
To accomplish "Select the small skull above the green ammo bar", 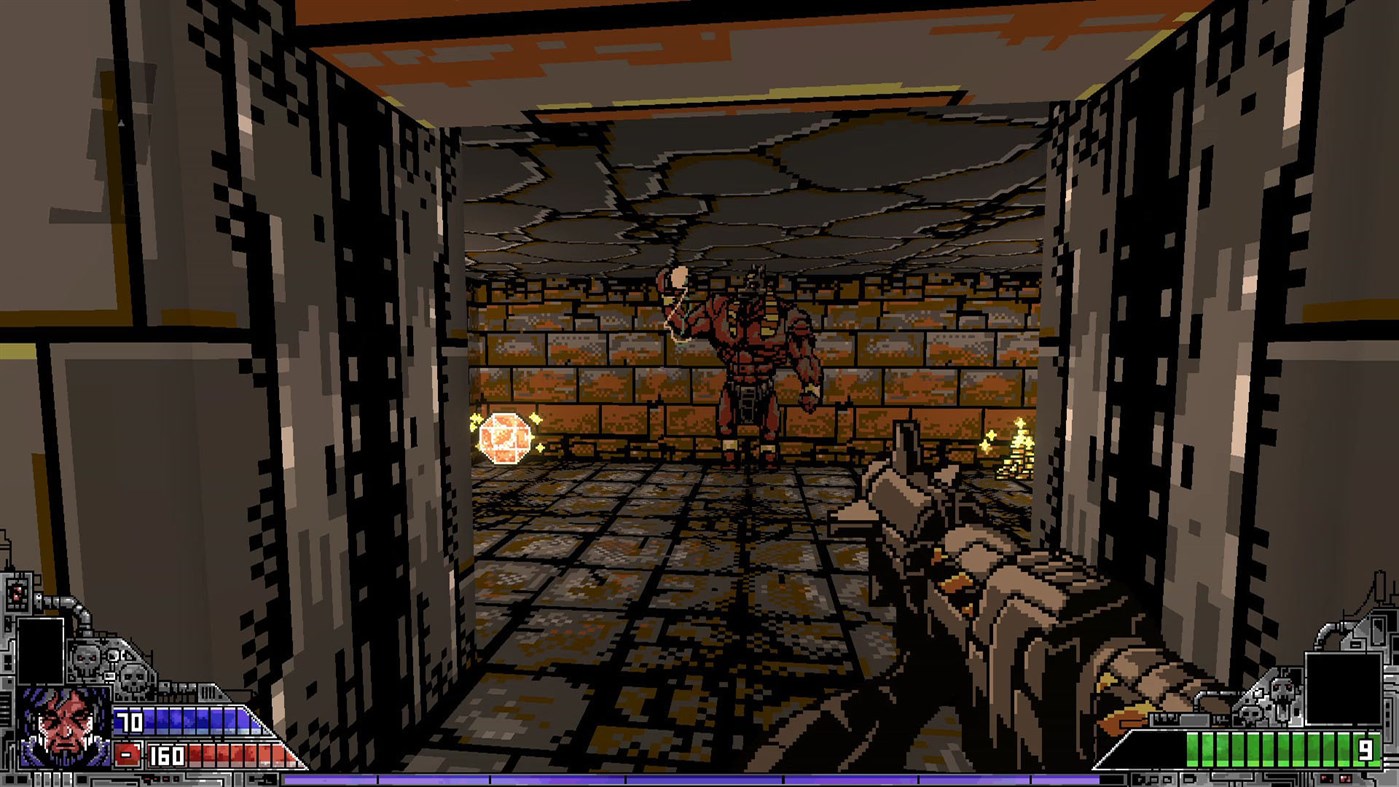I will coord(1249,715).
